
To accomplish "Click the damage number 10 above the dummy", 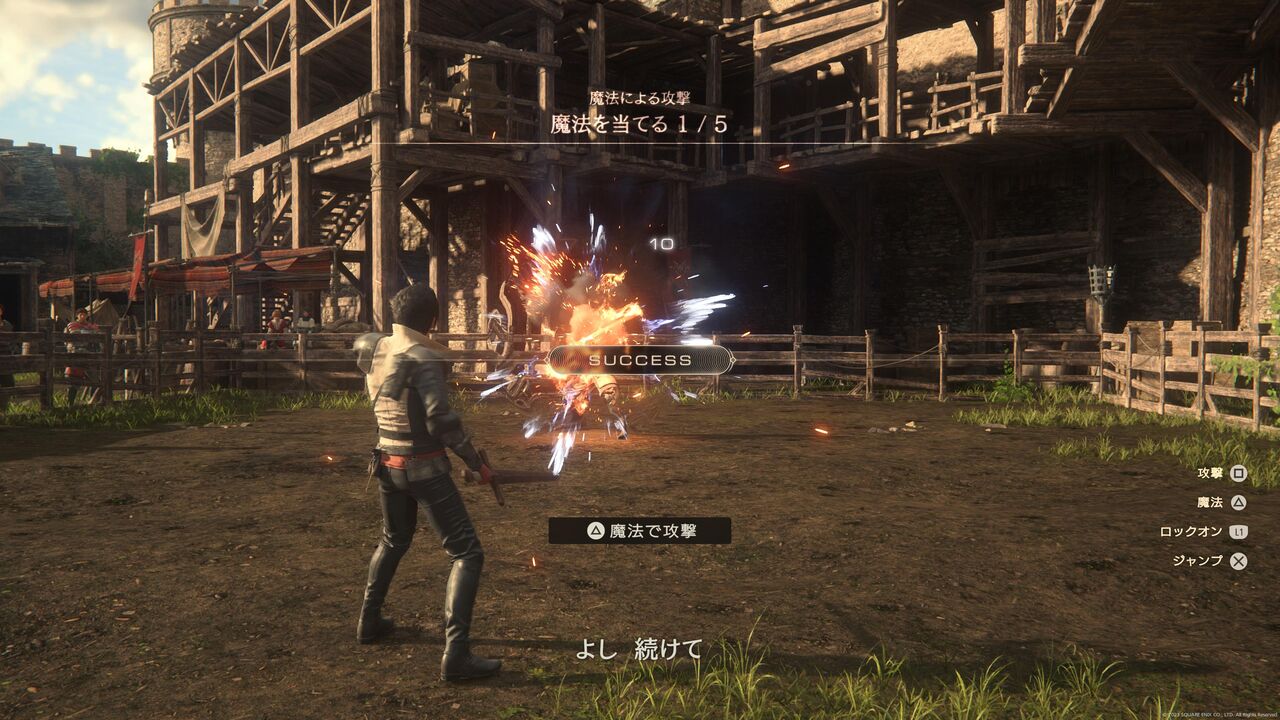I will pos(660,243).
